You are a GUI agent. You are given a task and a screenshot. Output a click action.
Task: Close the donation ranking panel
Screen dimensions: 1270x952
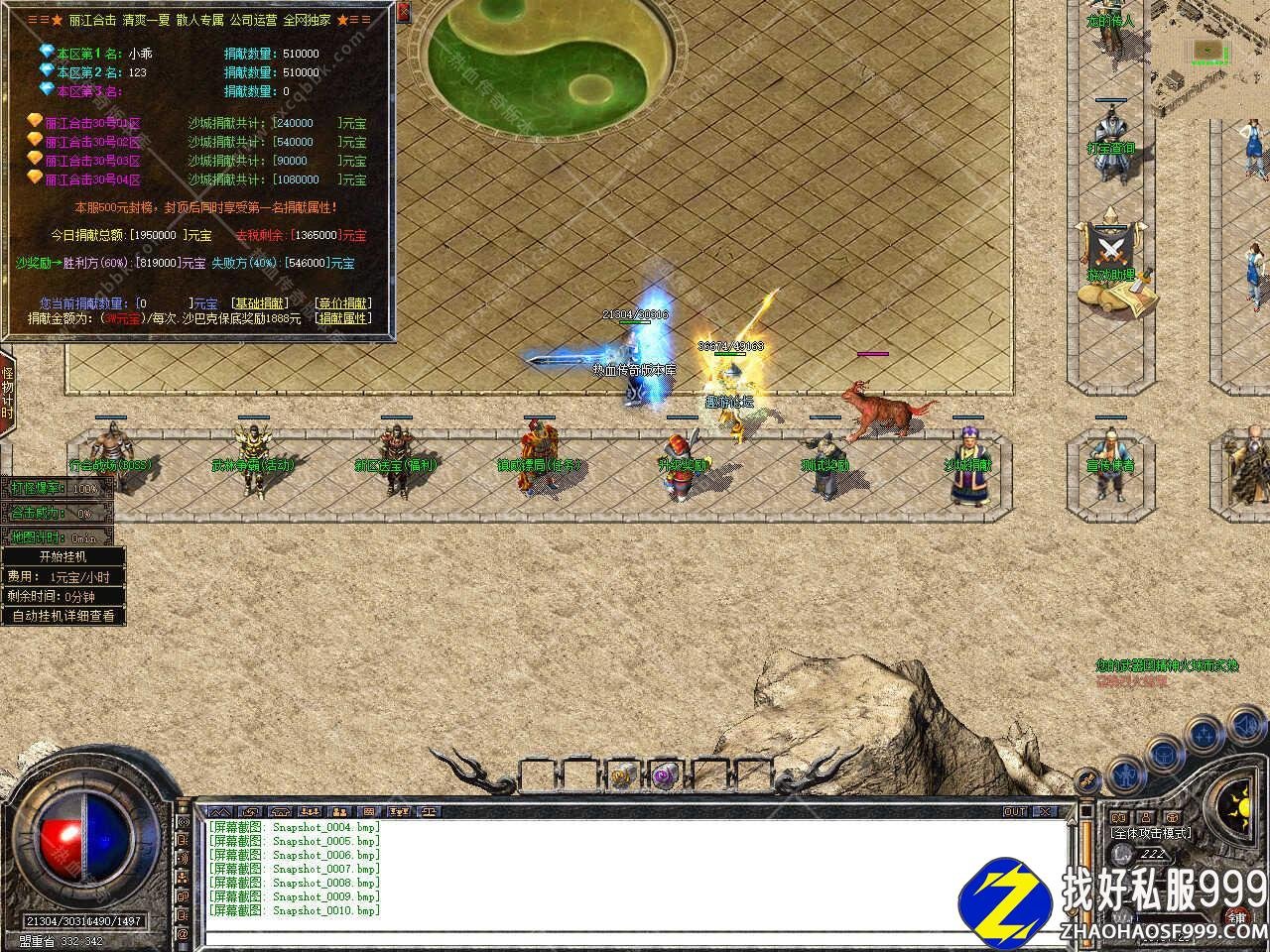pyautogui.click(x=404, y=13)
